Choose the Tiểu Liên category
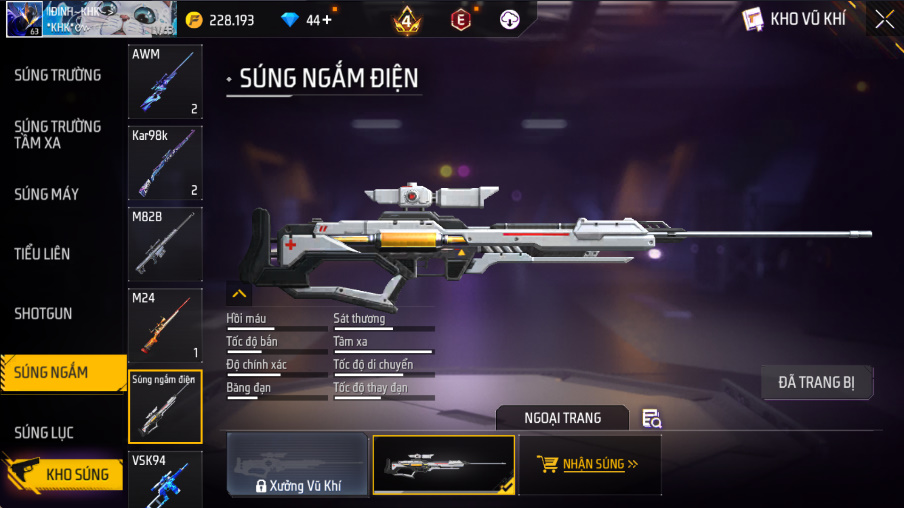The width and height of the screenshot is (904, 508). point(42,254)
